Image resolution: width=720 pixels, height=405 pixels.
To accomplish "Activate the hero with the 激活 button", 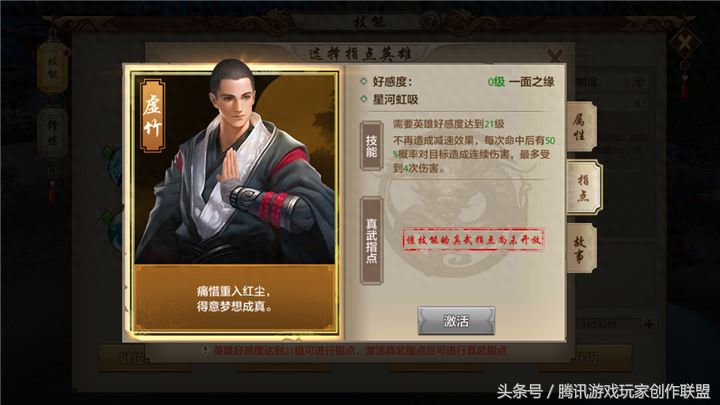I will [456, 320].
